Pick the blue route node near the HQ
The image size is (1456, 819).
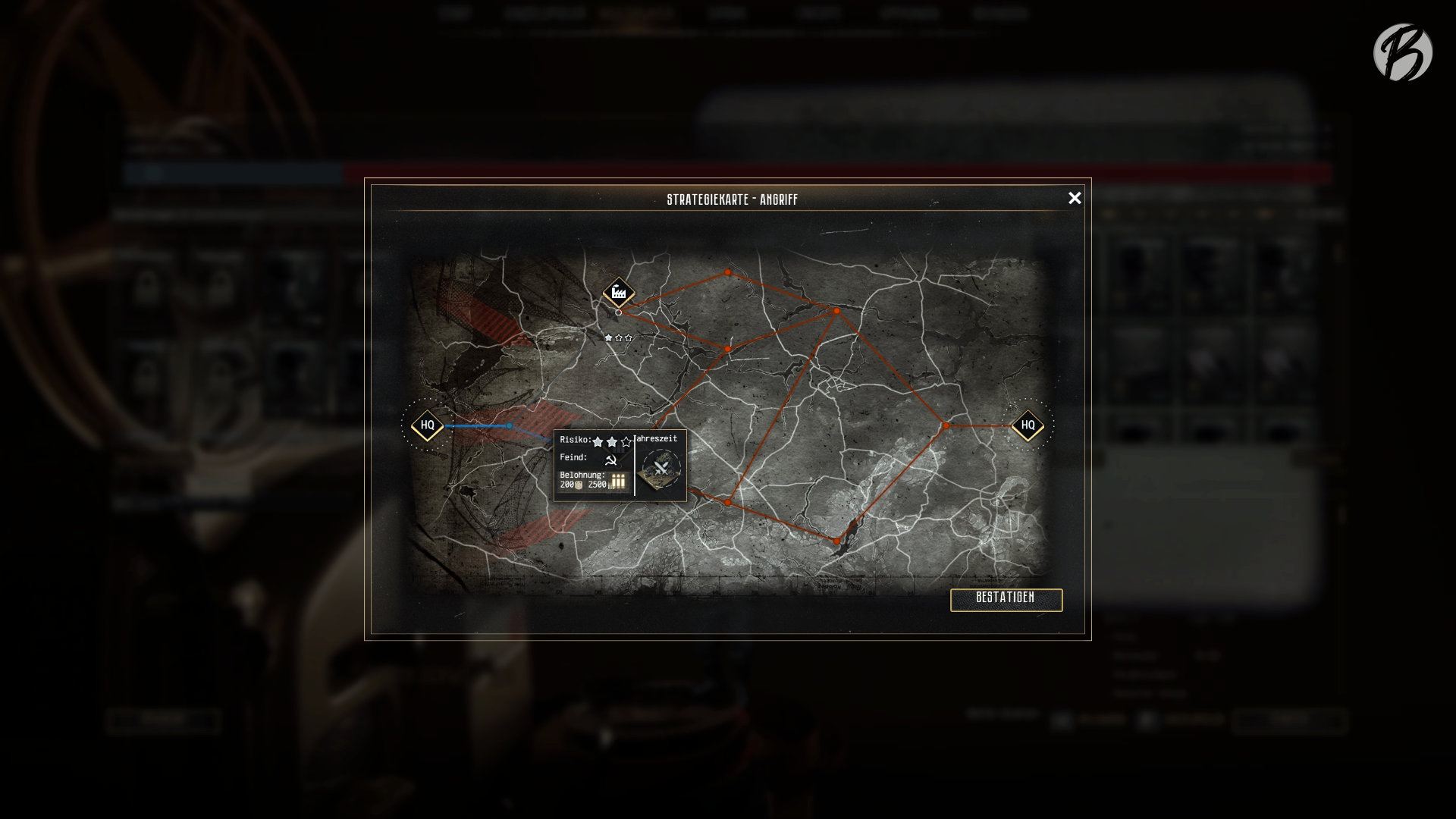pyautogui.click(x=510, y=426)
